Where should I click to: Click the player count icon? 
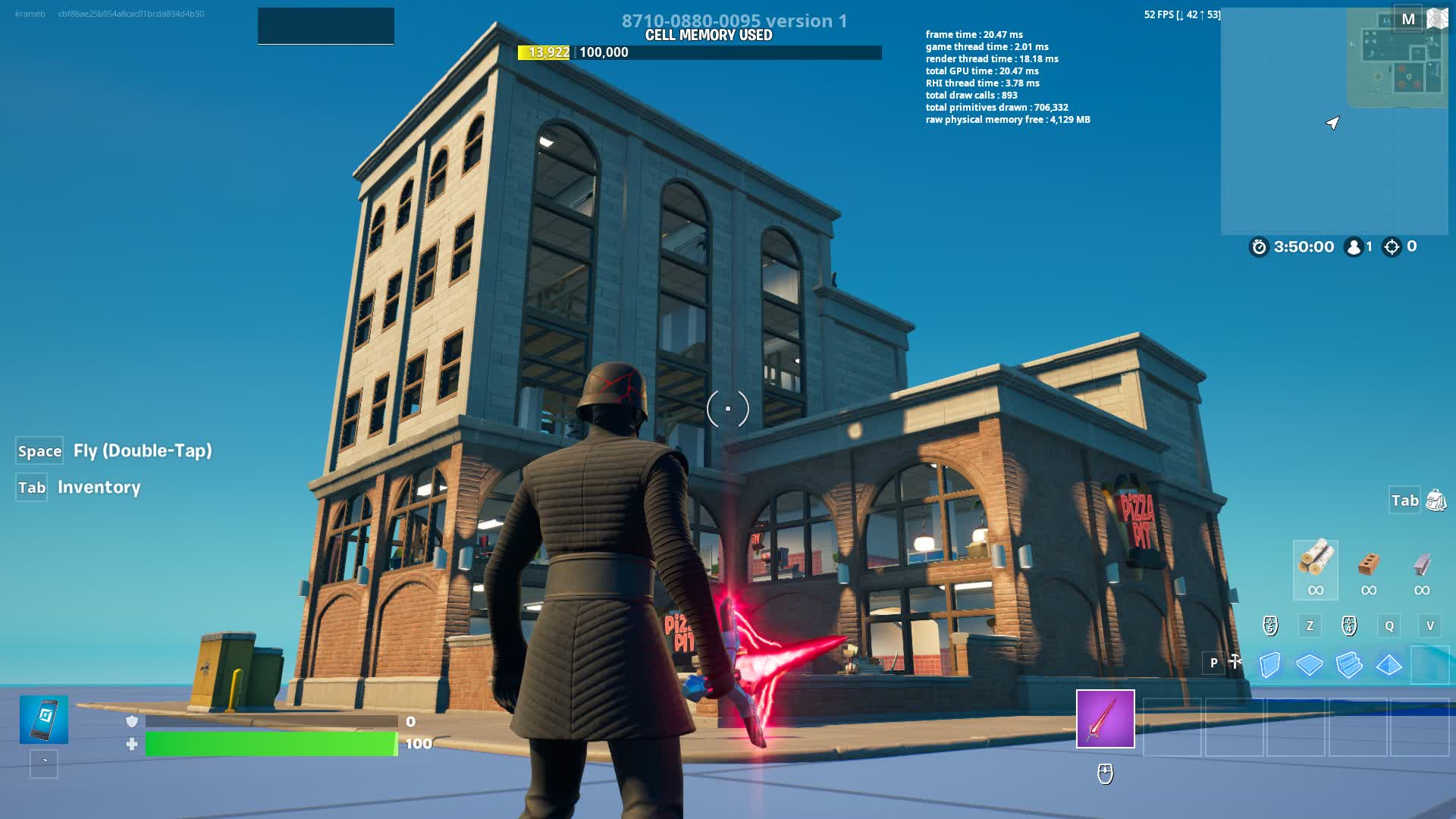1354,246
